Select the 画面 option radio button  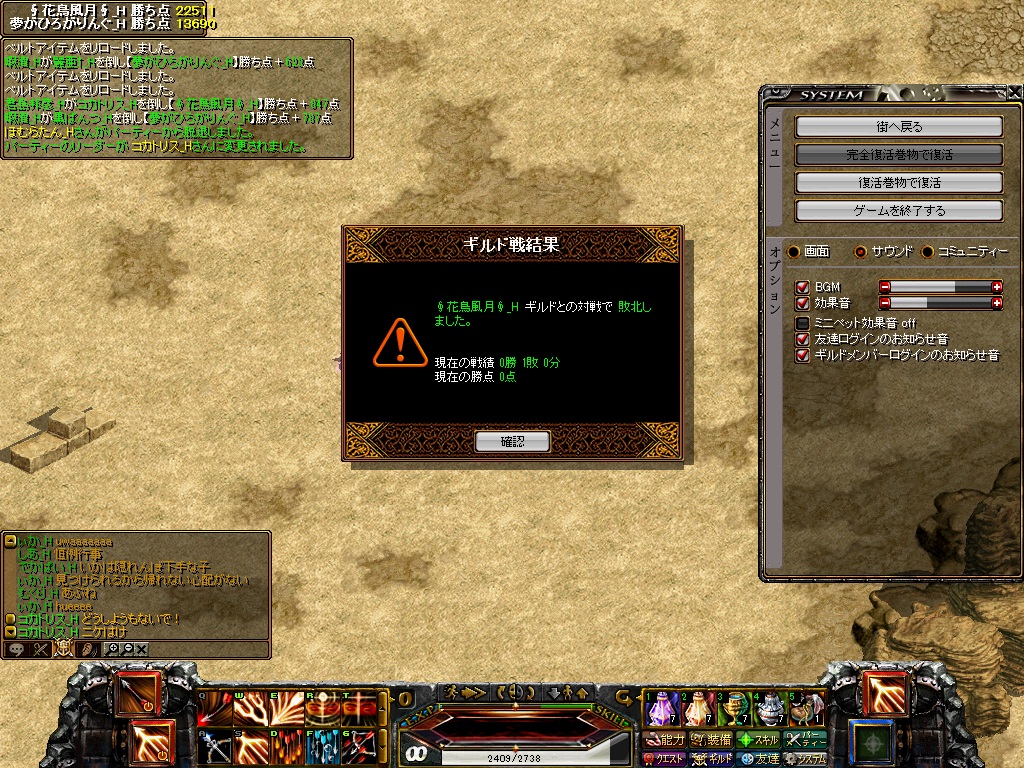(x=794, y=251)
